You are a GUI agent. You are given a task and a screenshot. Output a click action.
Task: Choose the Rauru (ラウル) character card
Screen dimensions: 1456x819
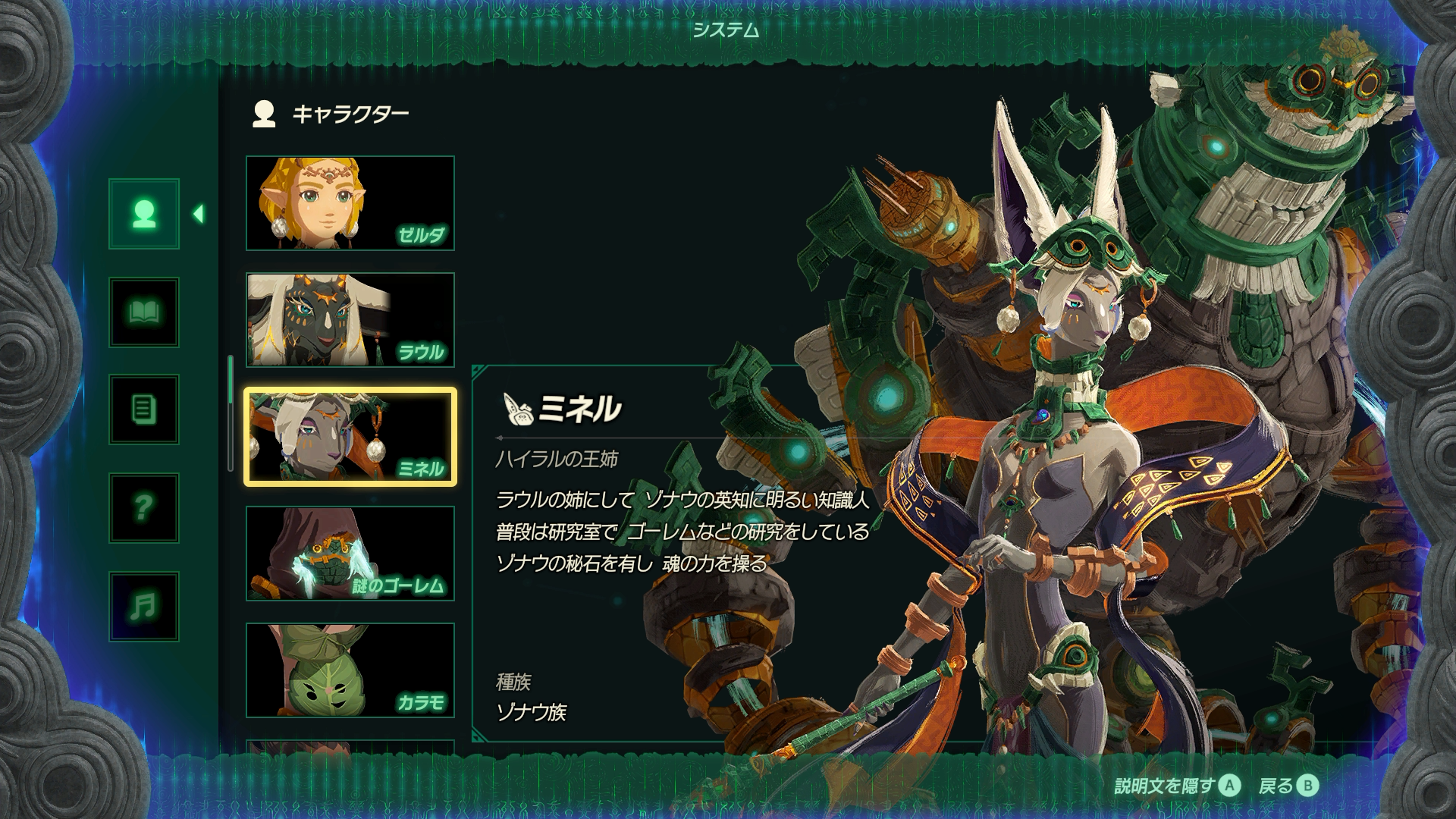[x=350, y=320]
